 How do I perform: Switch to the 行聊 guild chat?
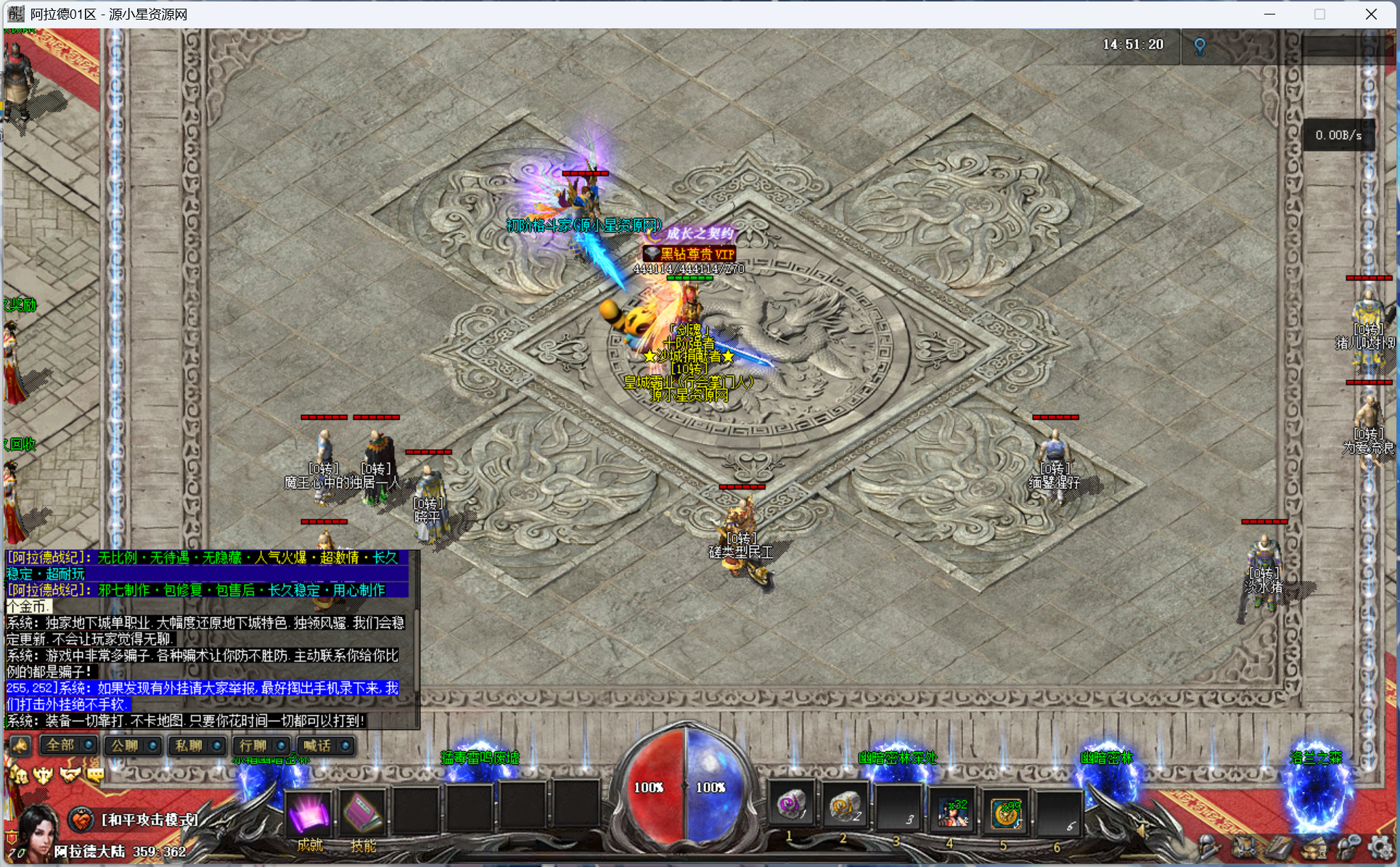point(253,745)
